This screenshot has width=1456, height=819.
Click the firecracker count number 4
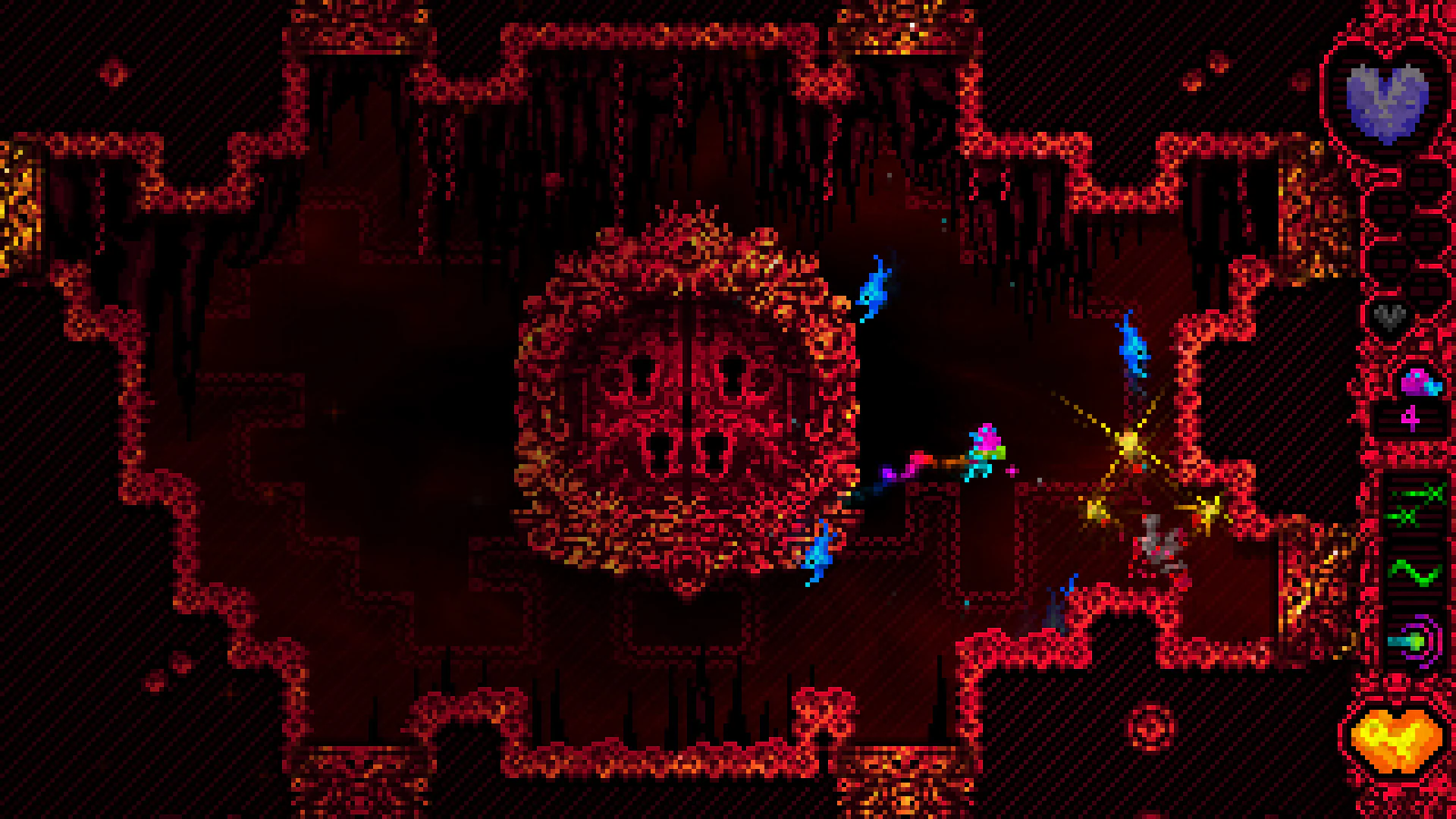(x=1410, y=419)
